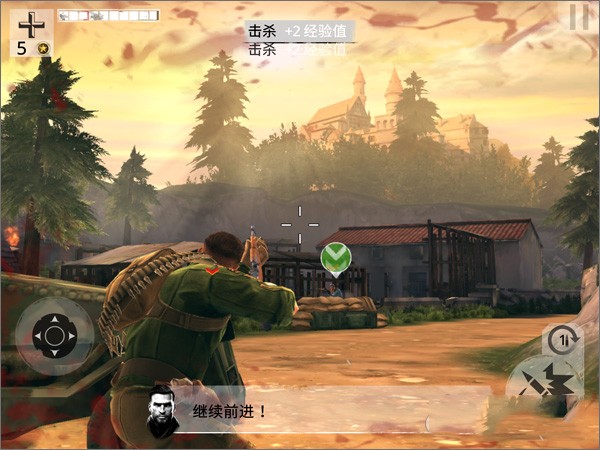This screenshot has height=450, width=600.
Task: Reload using the circular arrow button
Action: point(561,338)
